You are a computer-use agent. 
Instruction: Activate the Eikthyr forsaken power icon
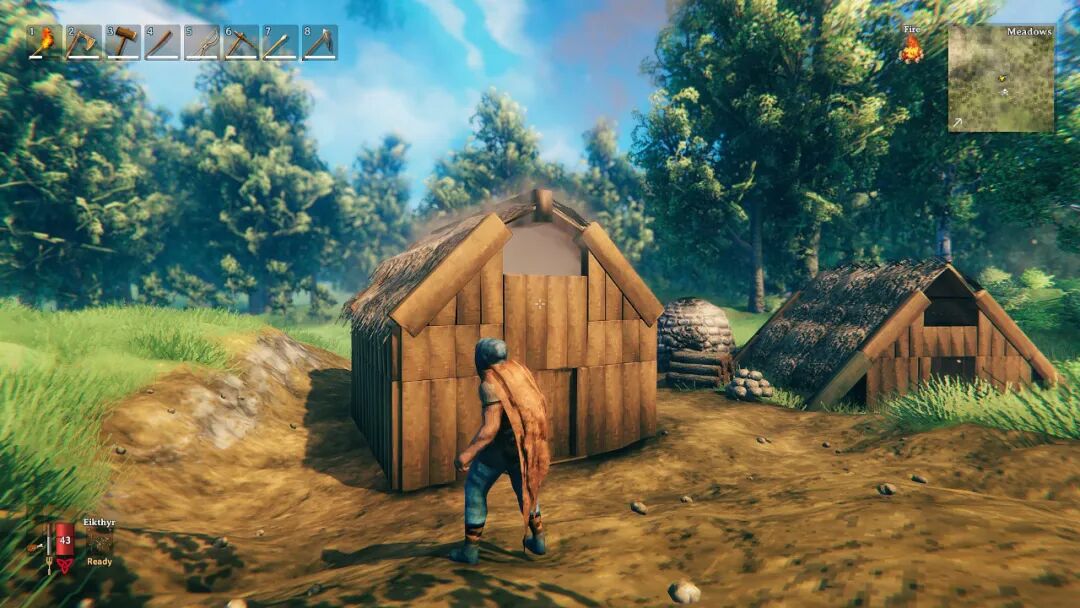tap(98, 541)
